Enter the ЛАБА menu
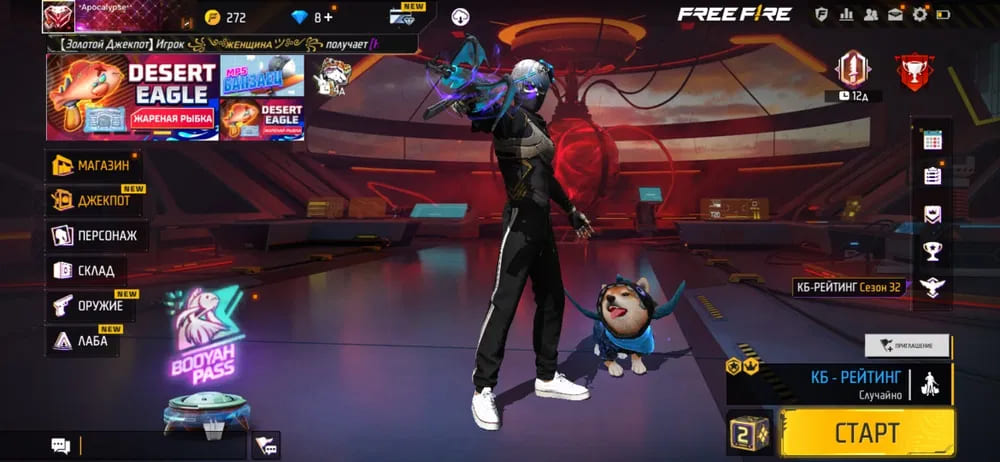Image resolution: width=1000 pixels, height=462 pixels. [83, 341]
